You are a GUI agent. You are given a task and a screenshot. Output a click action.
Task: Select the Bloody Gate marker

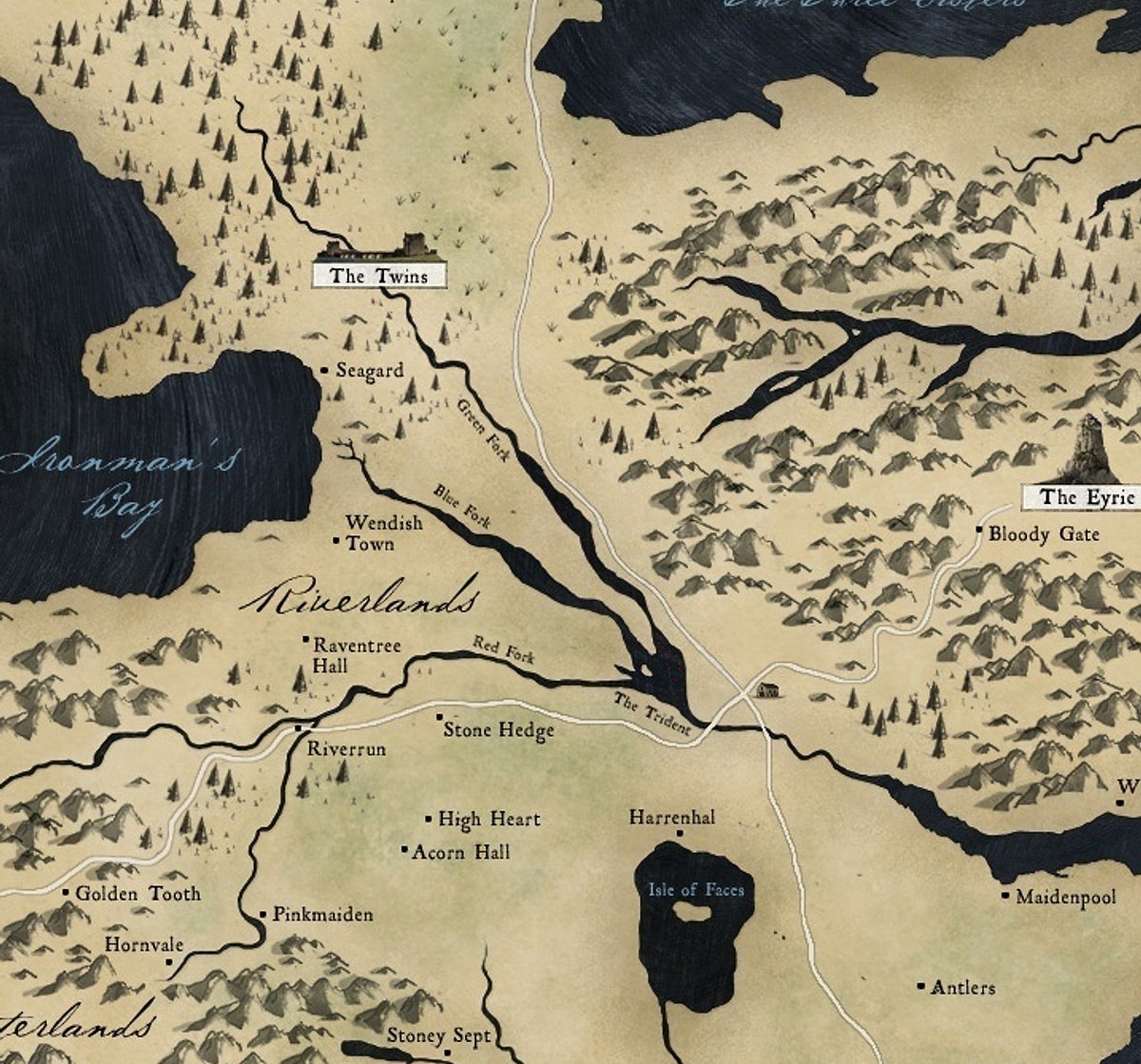point(979,530)
